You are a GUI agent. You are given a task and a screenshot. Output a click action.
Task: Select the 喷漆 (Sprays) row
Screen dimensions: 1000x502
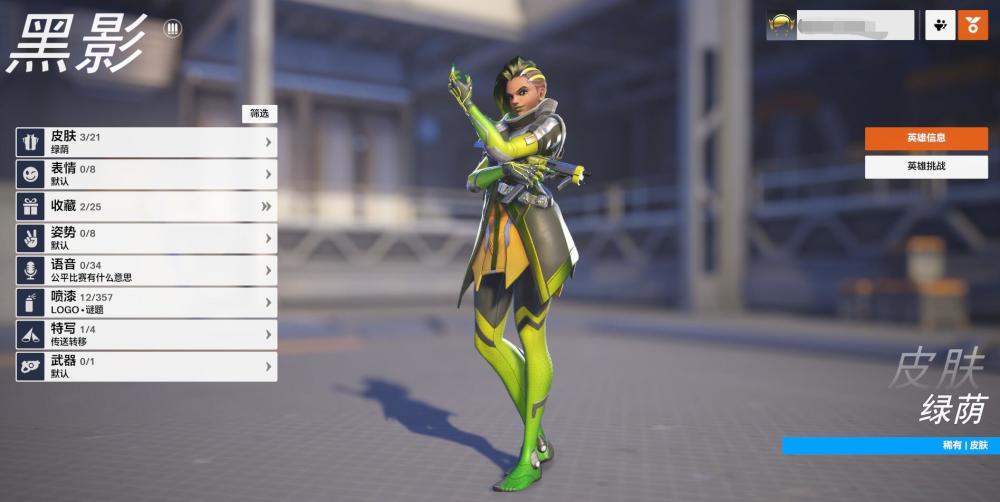tap(146, 302)
